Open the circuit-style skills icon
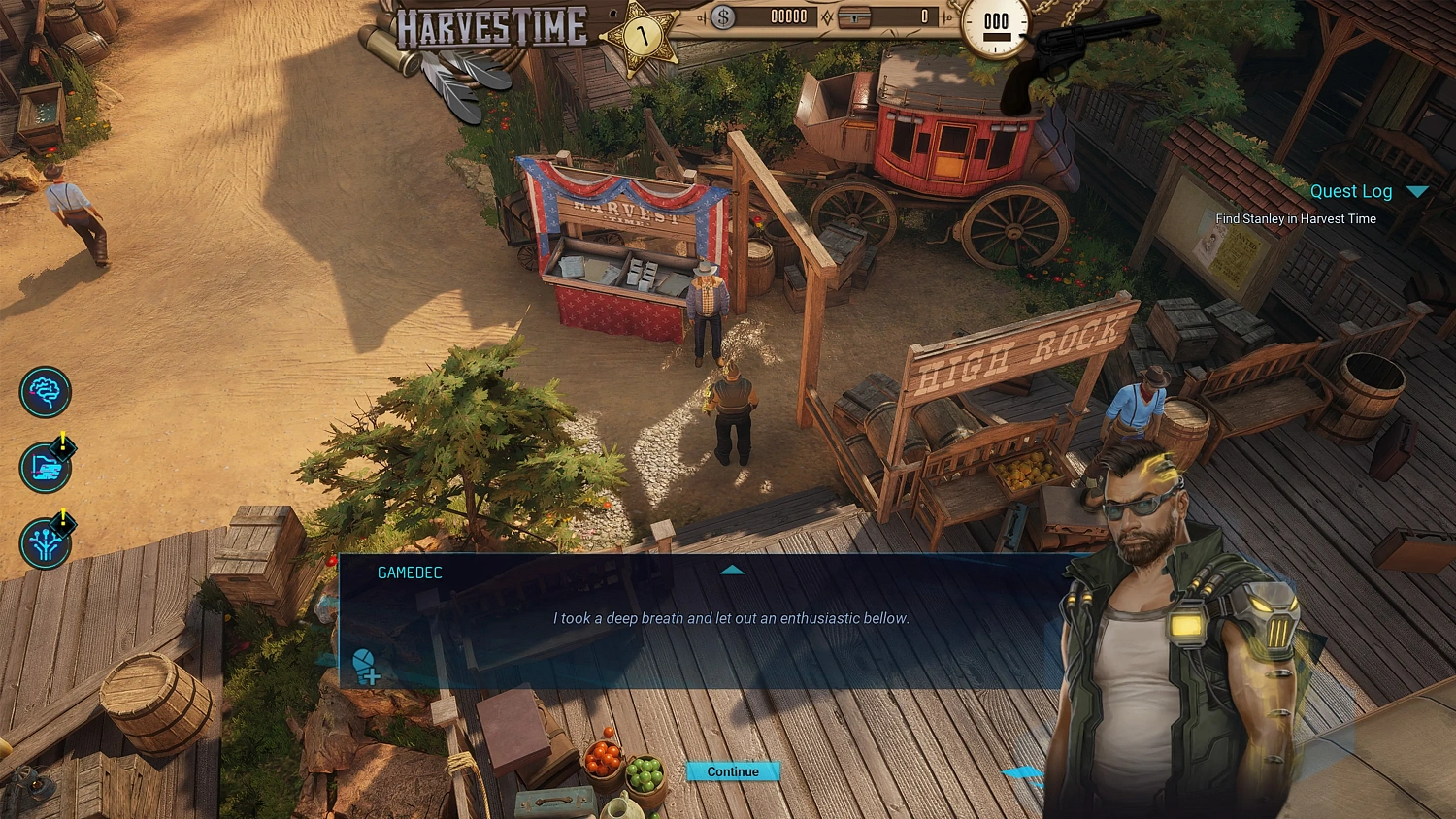The height and width of the screenshot is (819, 1456). (45, 543)
